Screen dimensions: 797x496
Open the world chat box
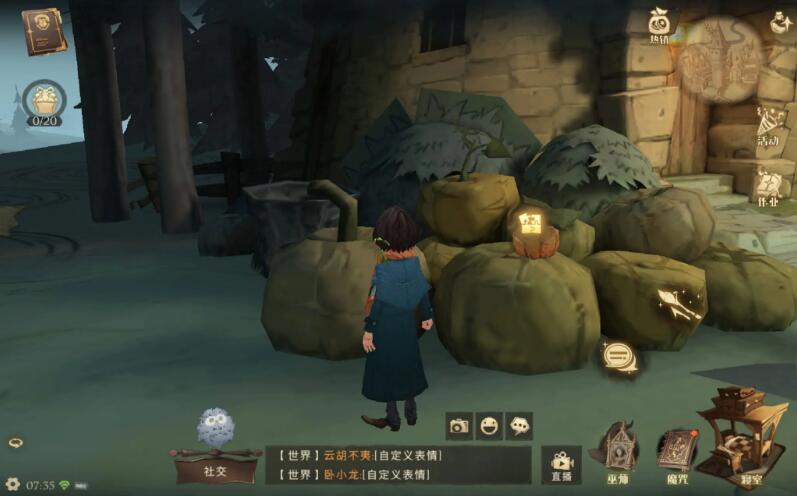click(398, 464)
